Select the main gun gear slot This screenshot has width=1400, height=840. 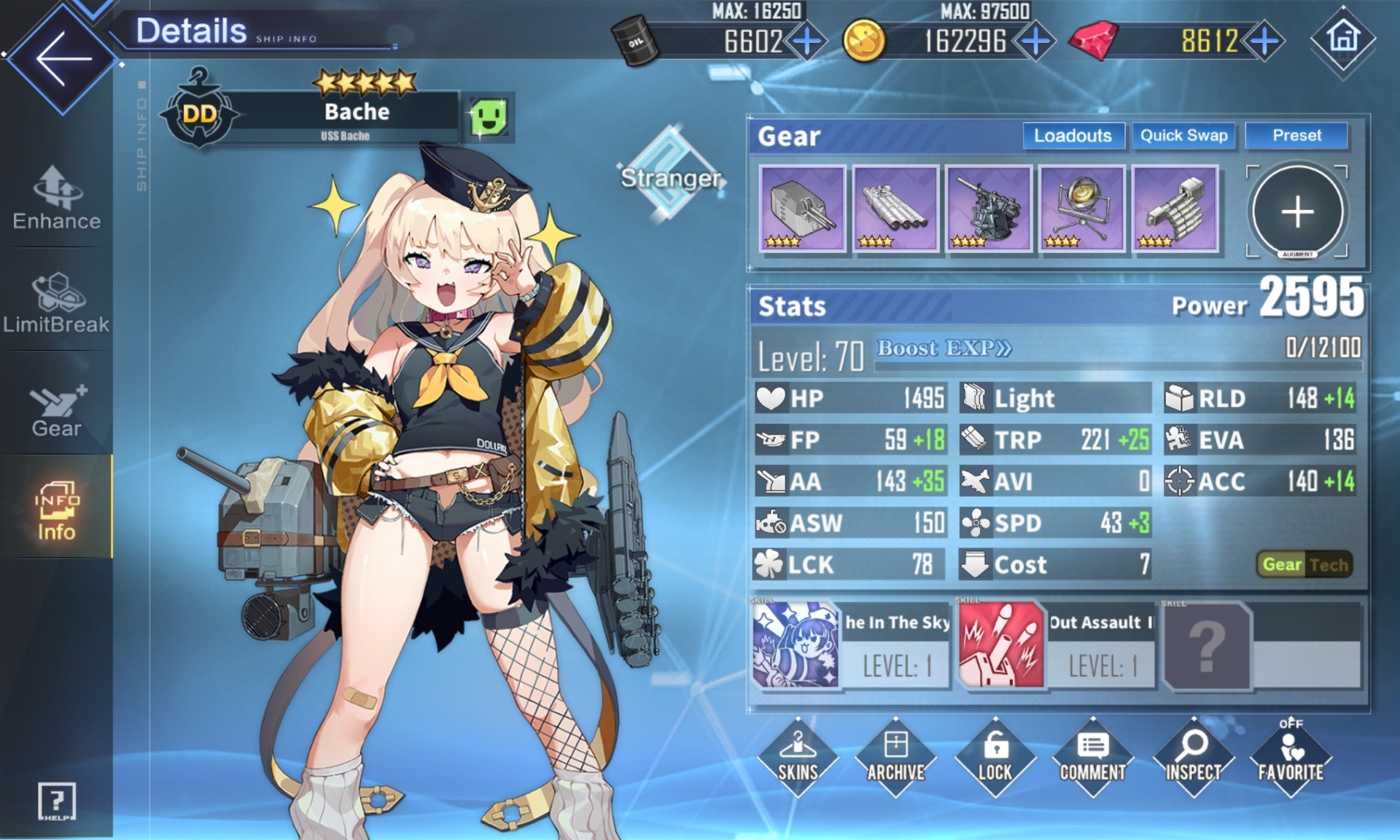click(x=802, y=209)
